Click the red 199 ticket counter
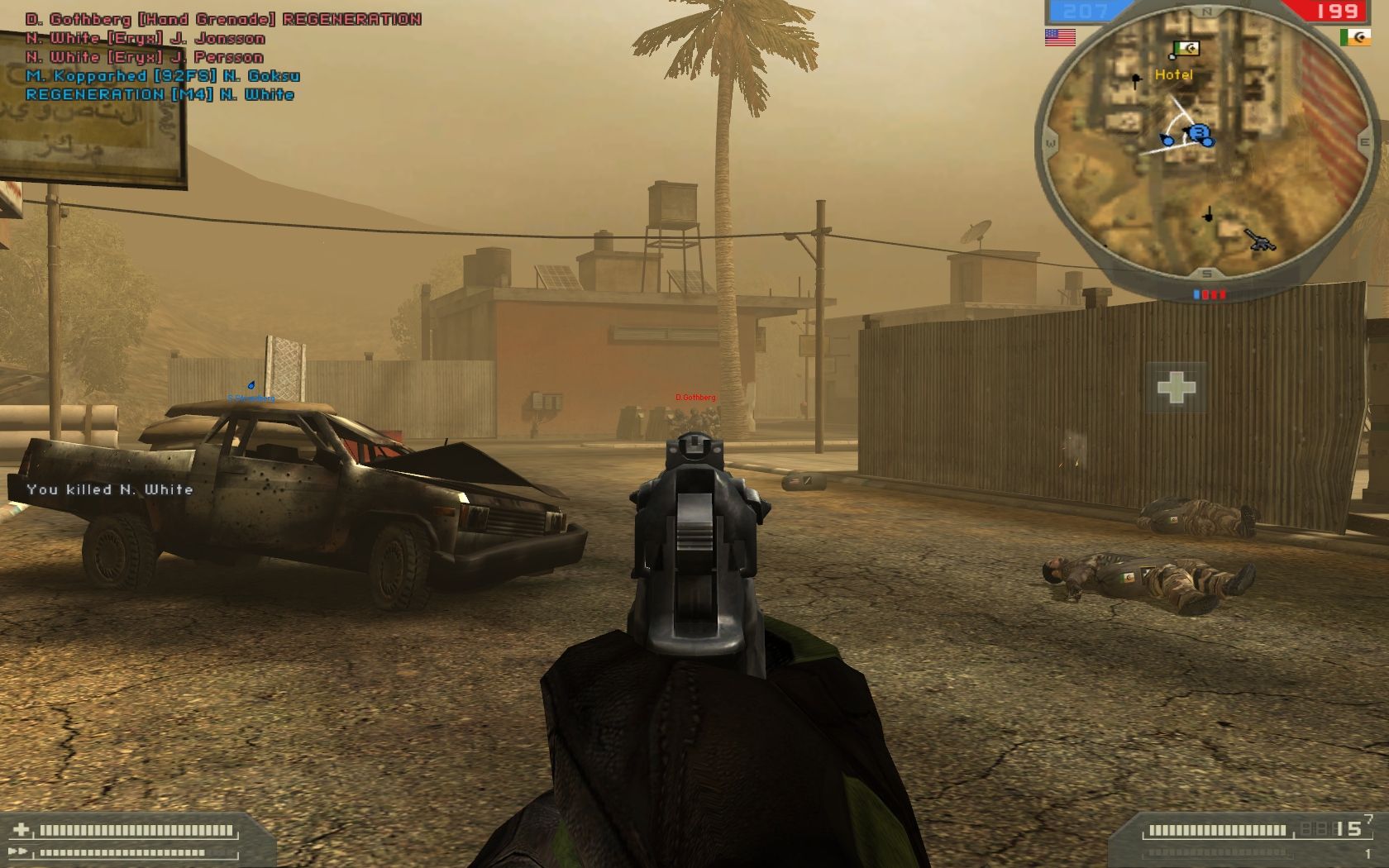 pyautogui.click(x=1338, y=11)
